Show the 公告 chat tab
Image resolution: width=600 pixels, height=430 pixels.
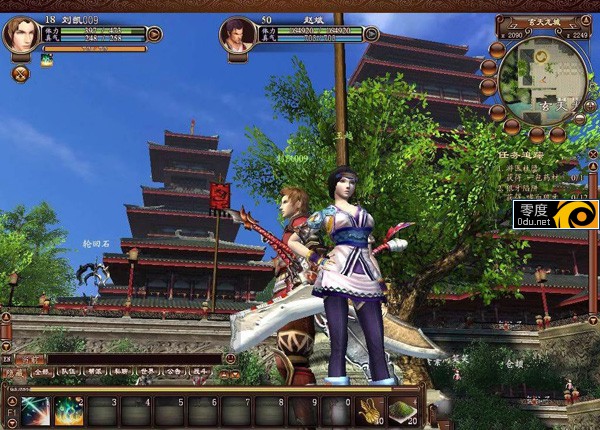[174, 371]
